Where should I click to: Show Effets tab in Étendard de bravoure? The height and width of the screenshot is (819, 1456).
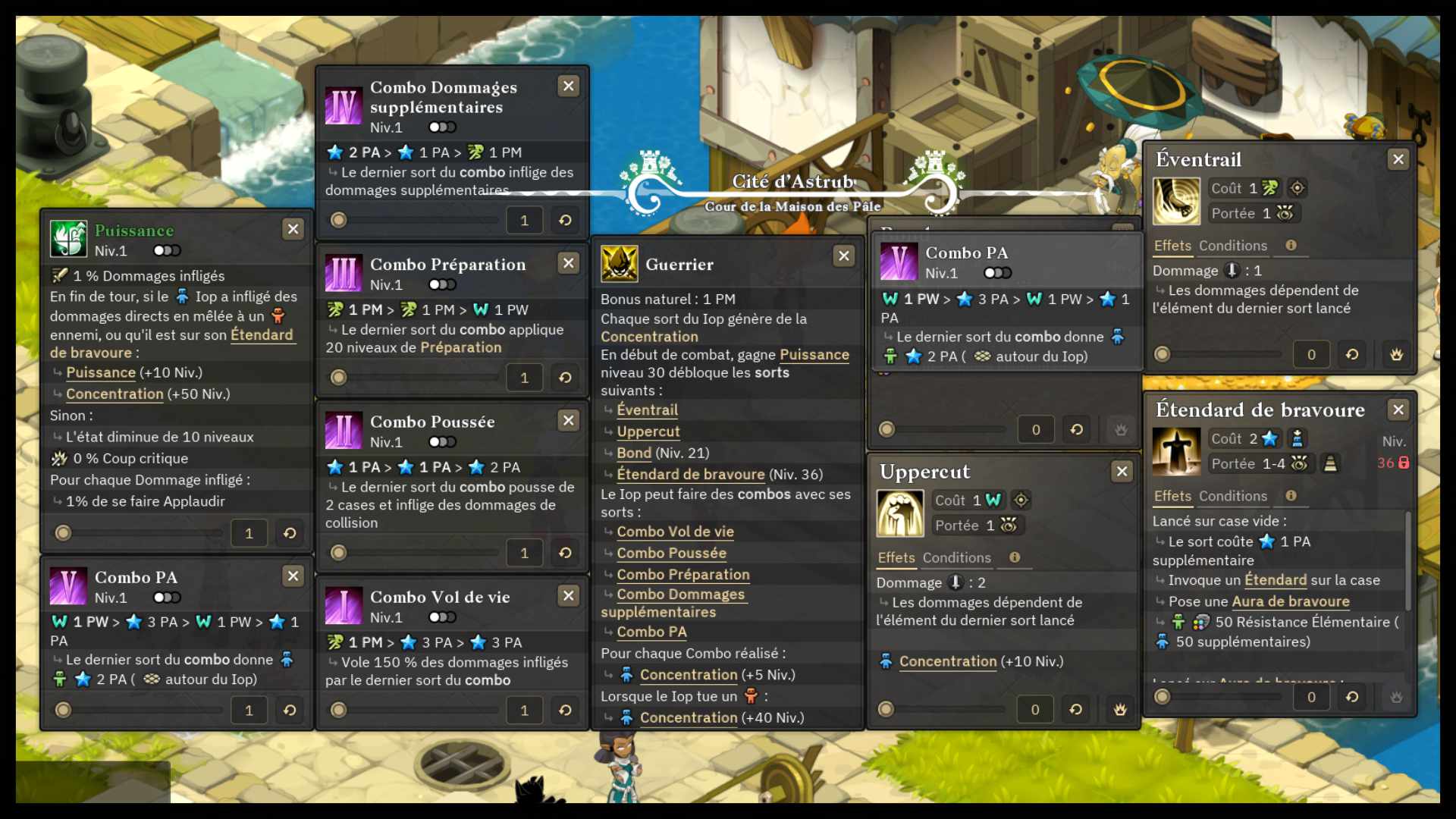(x=1172, y=496)
